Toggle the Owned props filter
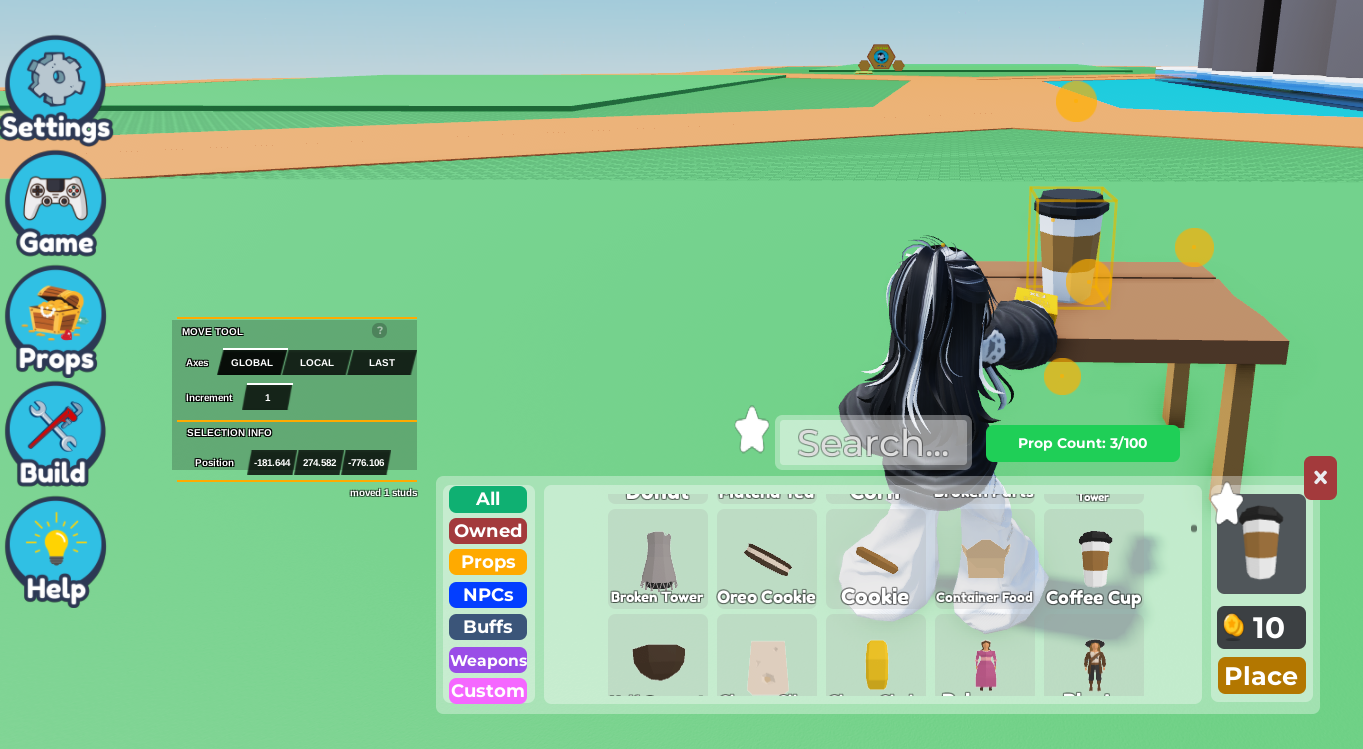The height and width of the screenshot is (749, 1363). coord(487,530)
